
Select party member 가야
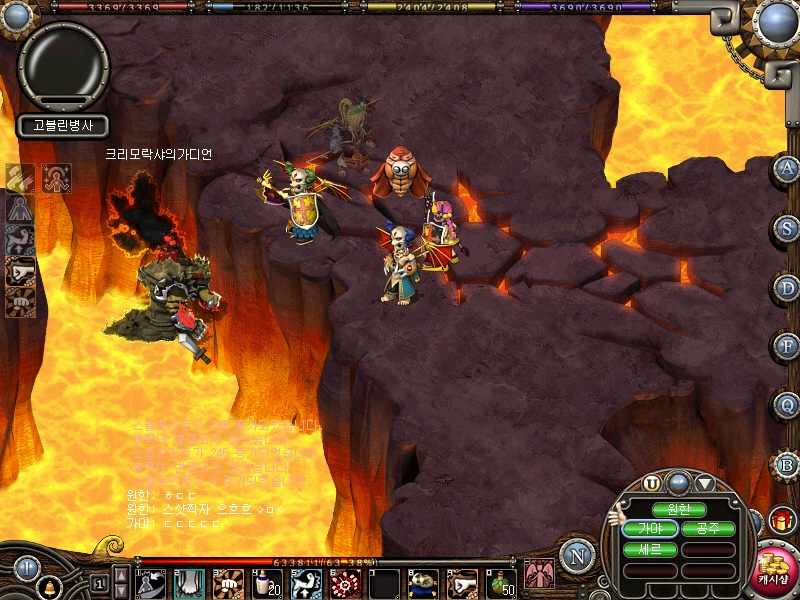[x=650, y=528]
